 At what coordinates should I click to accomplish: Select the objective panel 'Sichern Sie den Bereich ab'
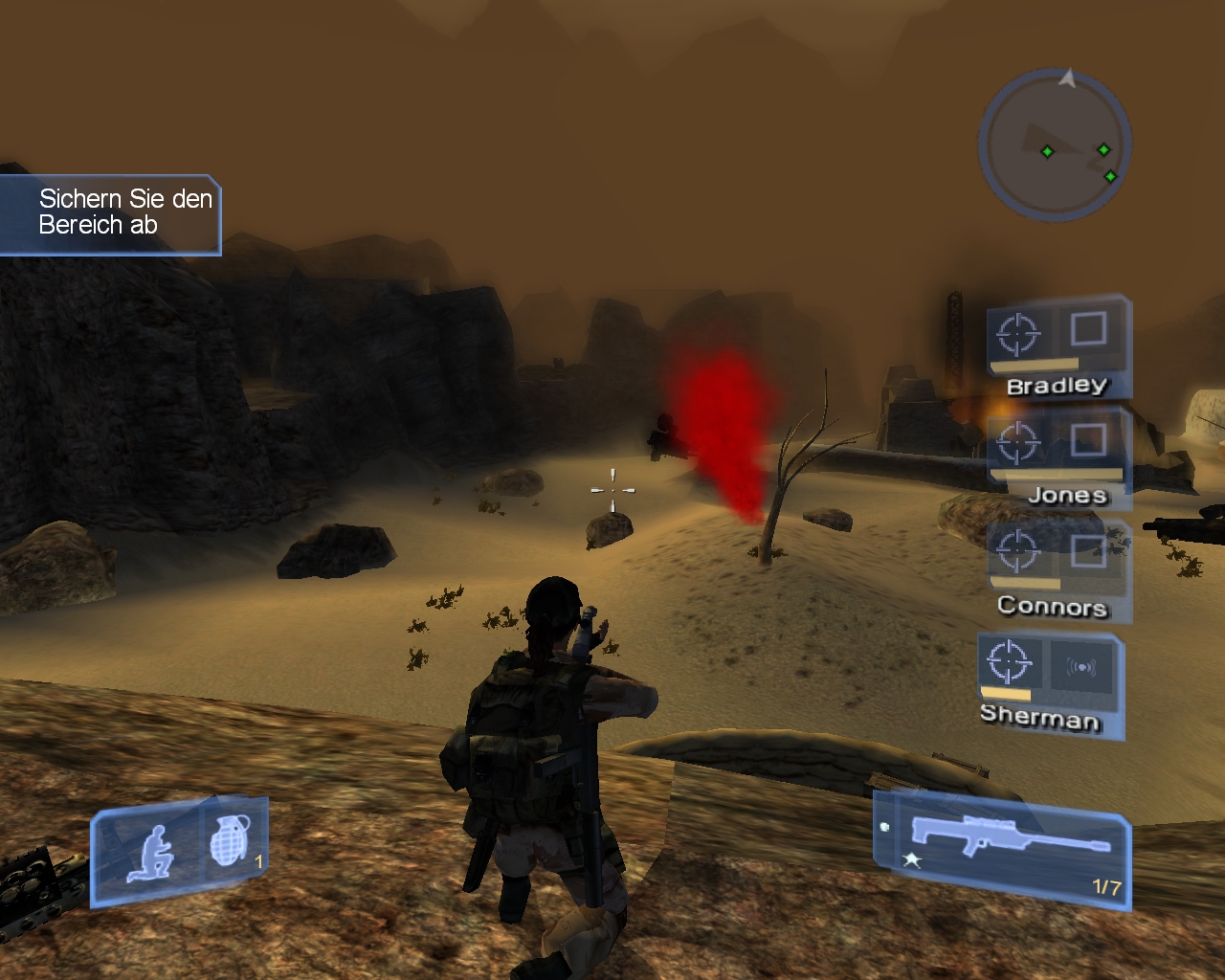point(111,212)
